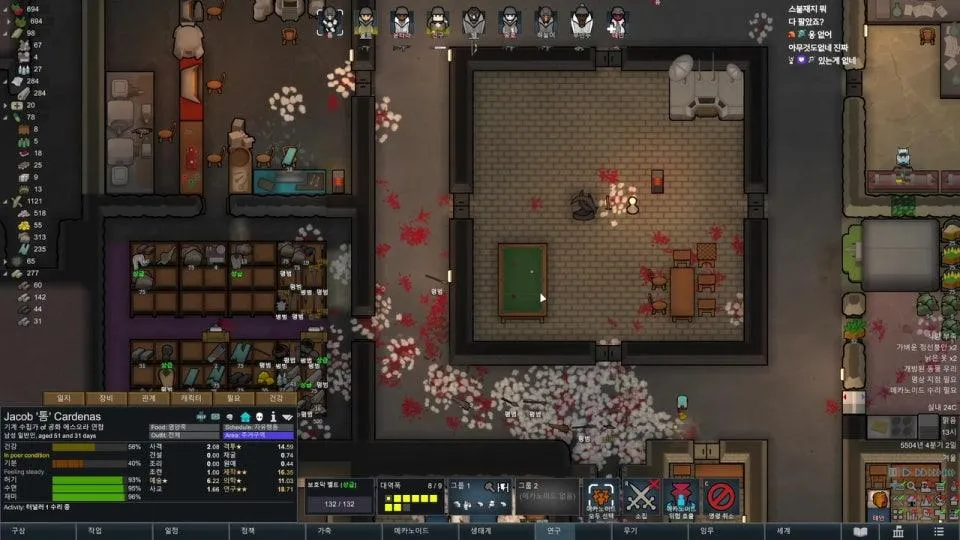
Task: Open the 구상 (Architect) menu tab
Action: pyautogui.click(x=18, y=531)
